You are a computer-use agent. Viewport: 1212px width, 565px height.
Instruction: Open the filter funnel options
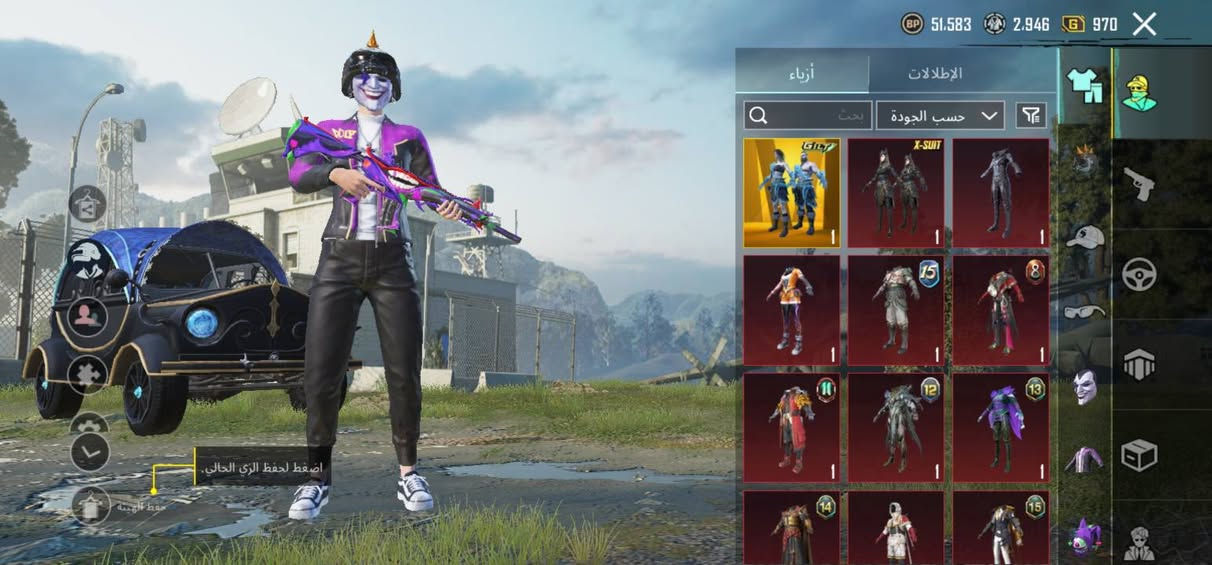(x=1031, y=115)
